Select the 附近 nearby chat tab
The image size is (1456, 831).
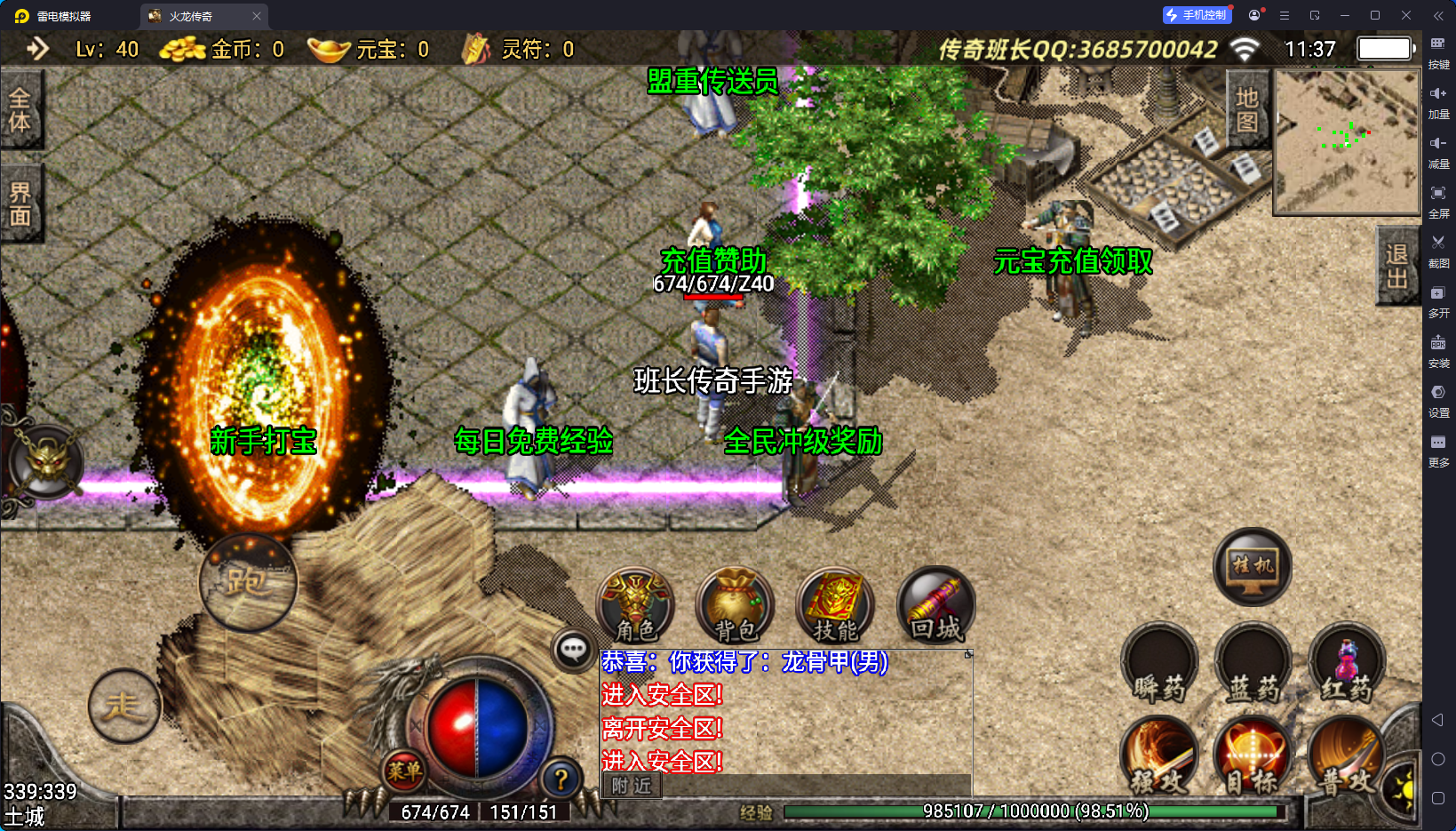pos(632,786)
